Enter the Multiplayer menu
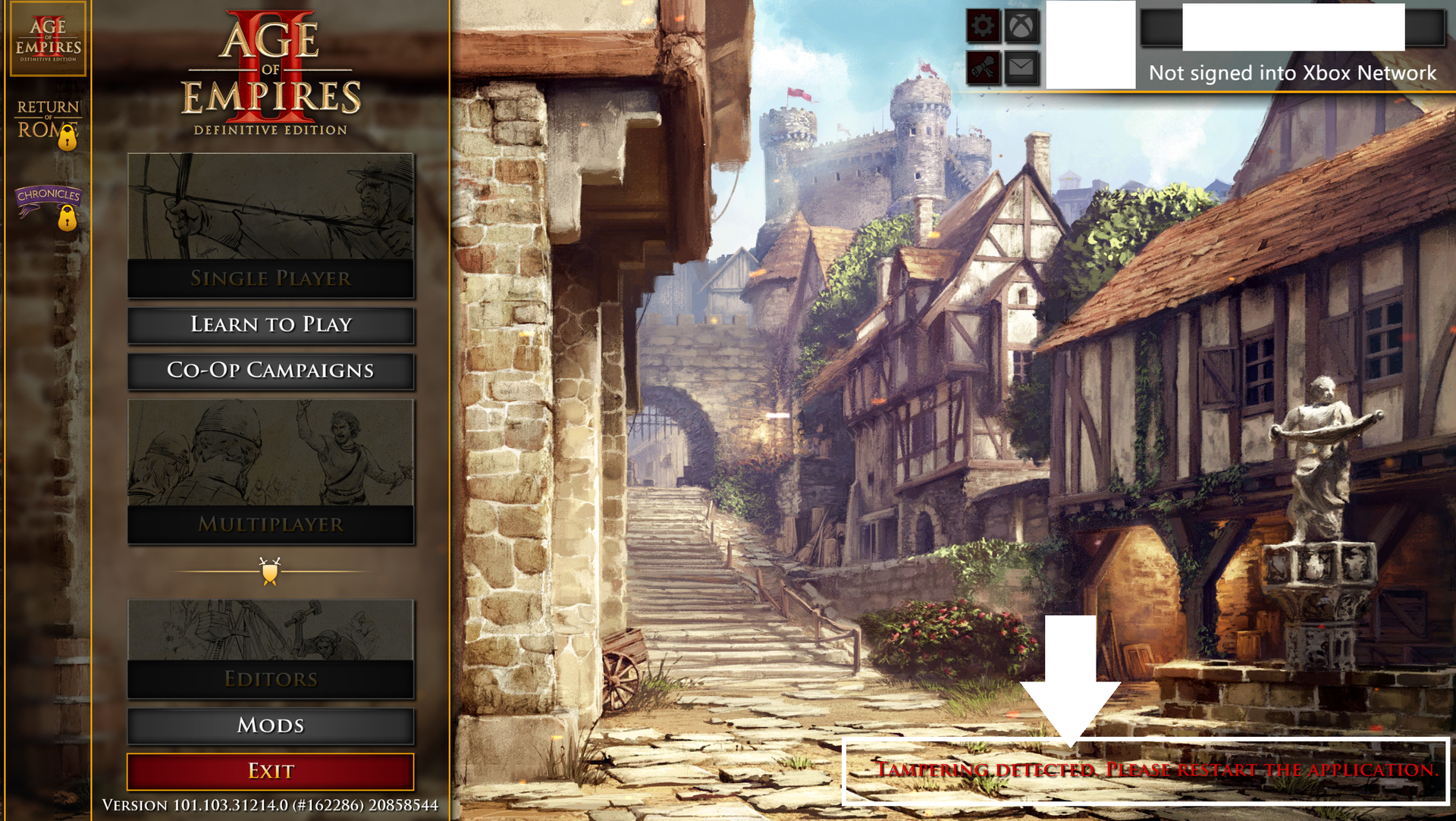The image size is (1456, 821). [x=271, y=471]
